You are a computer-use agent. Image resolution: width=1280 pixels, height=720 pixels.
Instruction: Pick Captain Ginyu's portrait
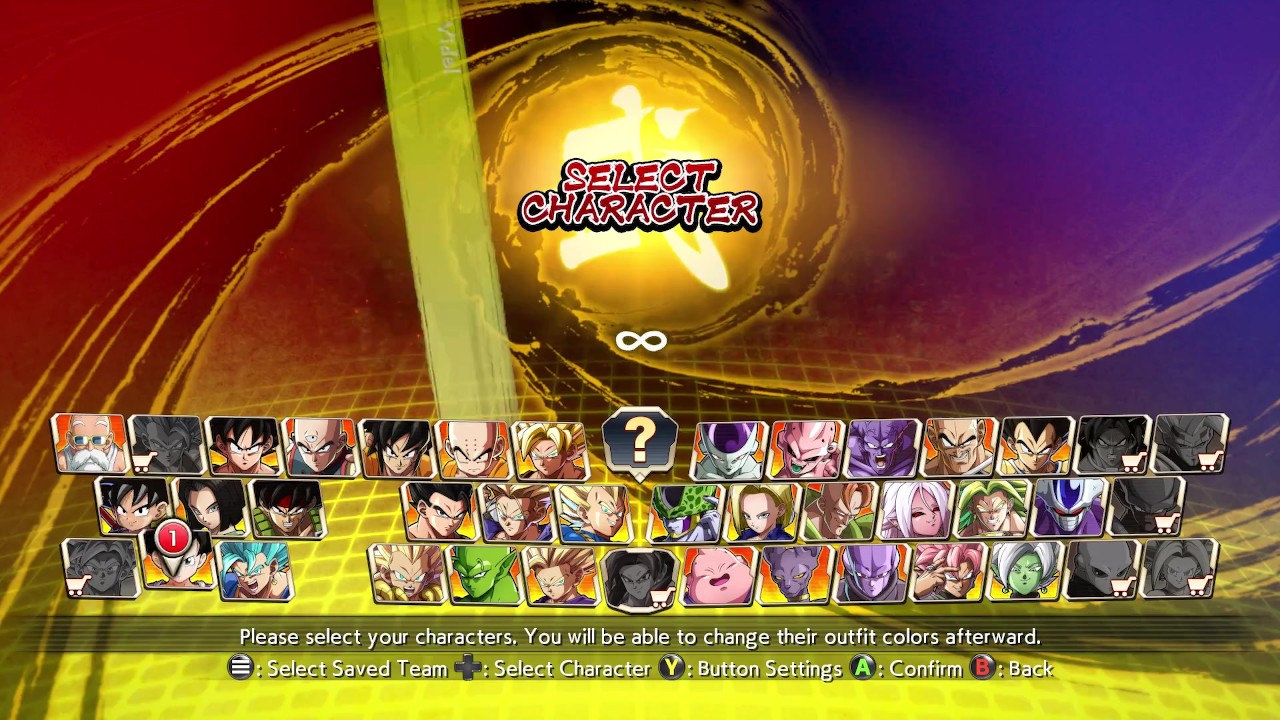click(883, 448)
